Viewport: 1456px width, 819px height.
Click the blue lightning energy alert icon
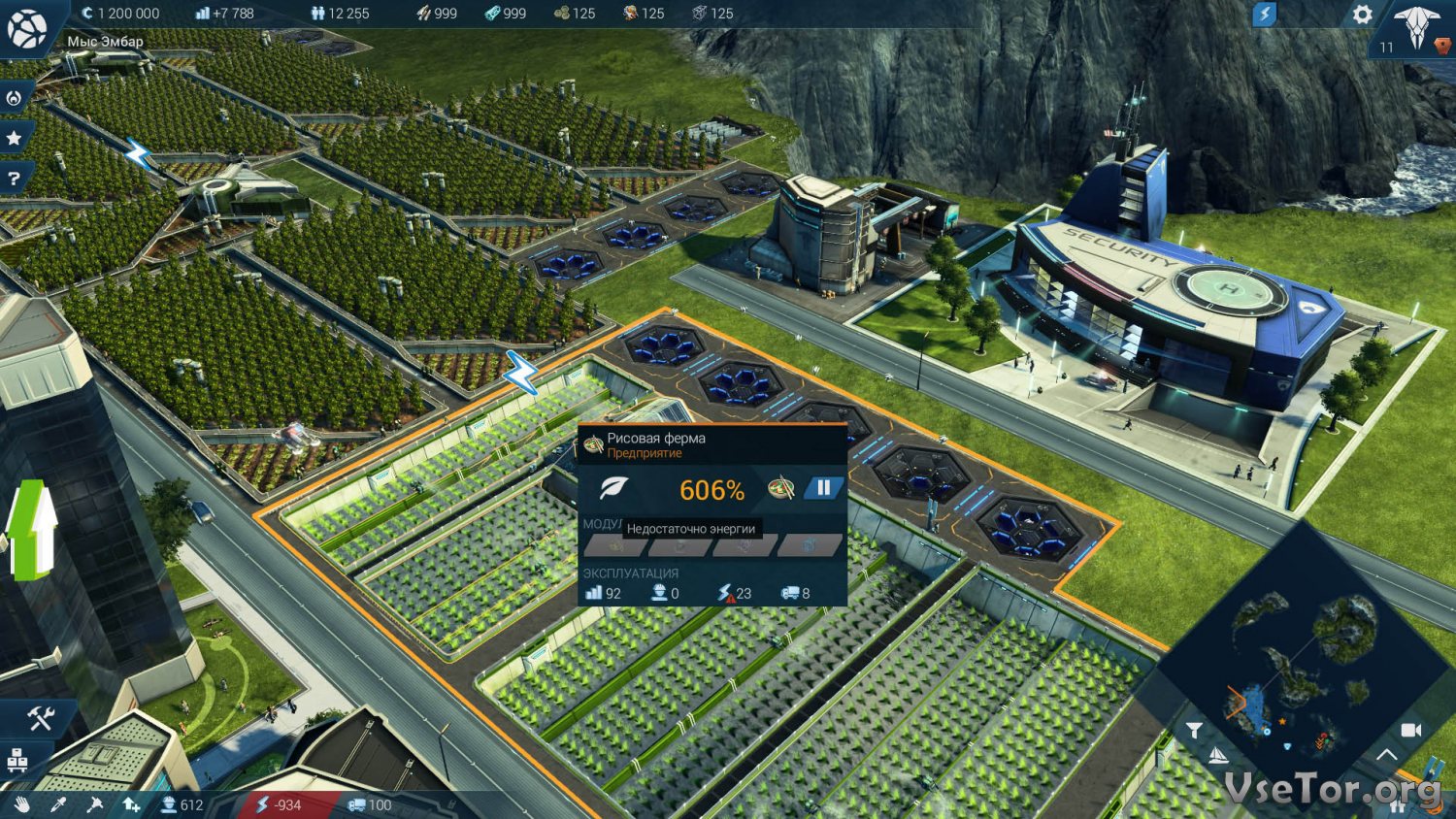1264,15
